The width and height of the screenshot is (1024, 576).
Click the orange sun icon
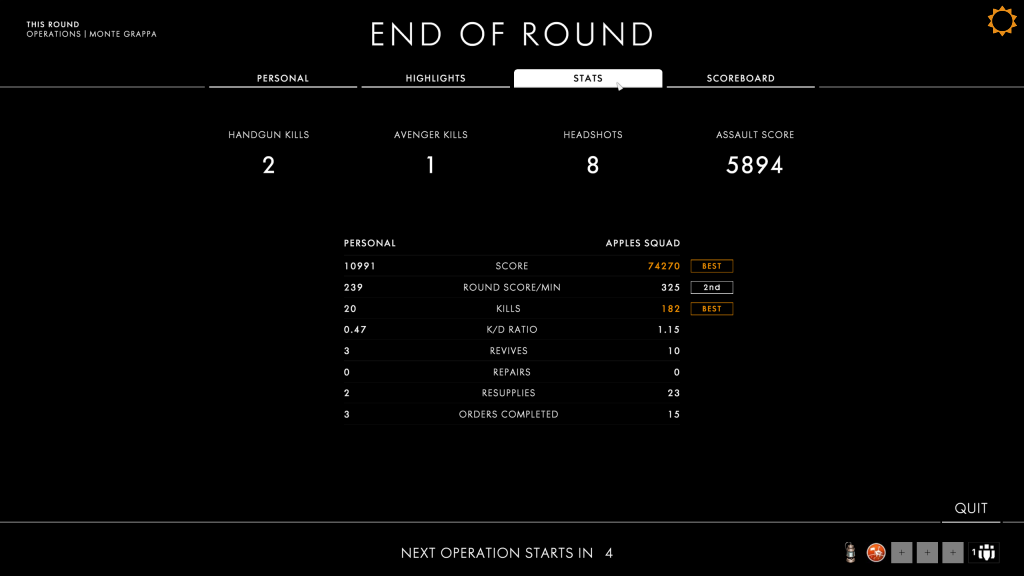[x=1002, y=21]
